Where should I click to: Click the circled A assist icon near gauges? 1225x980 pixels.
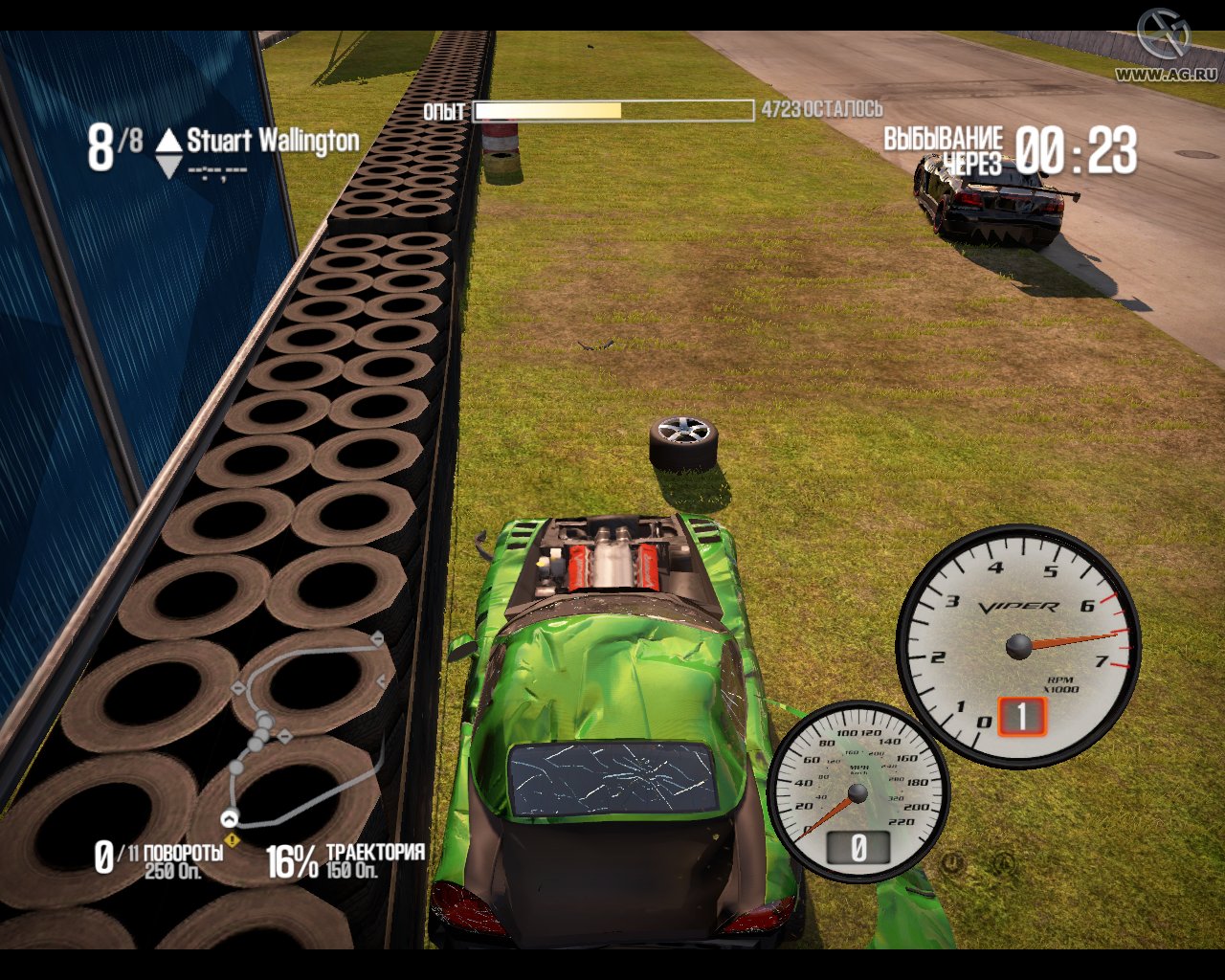(x=1003, y=862)
